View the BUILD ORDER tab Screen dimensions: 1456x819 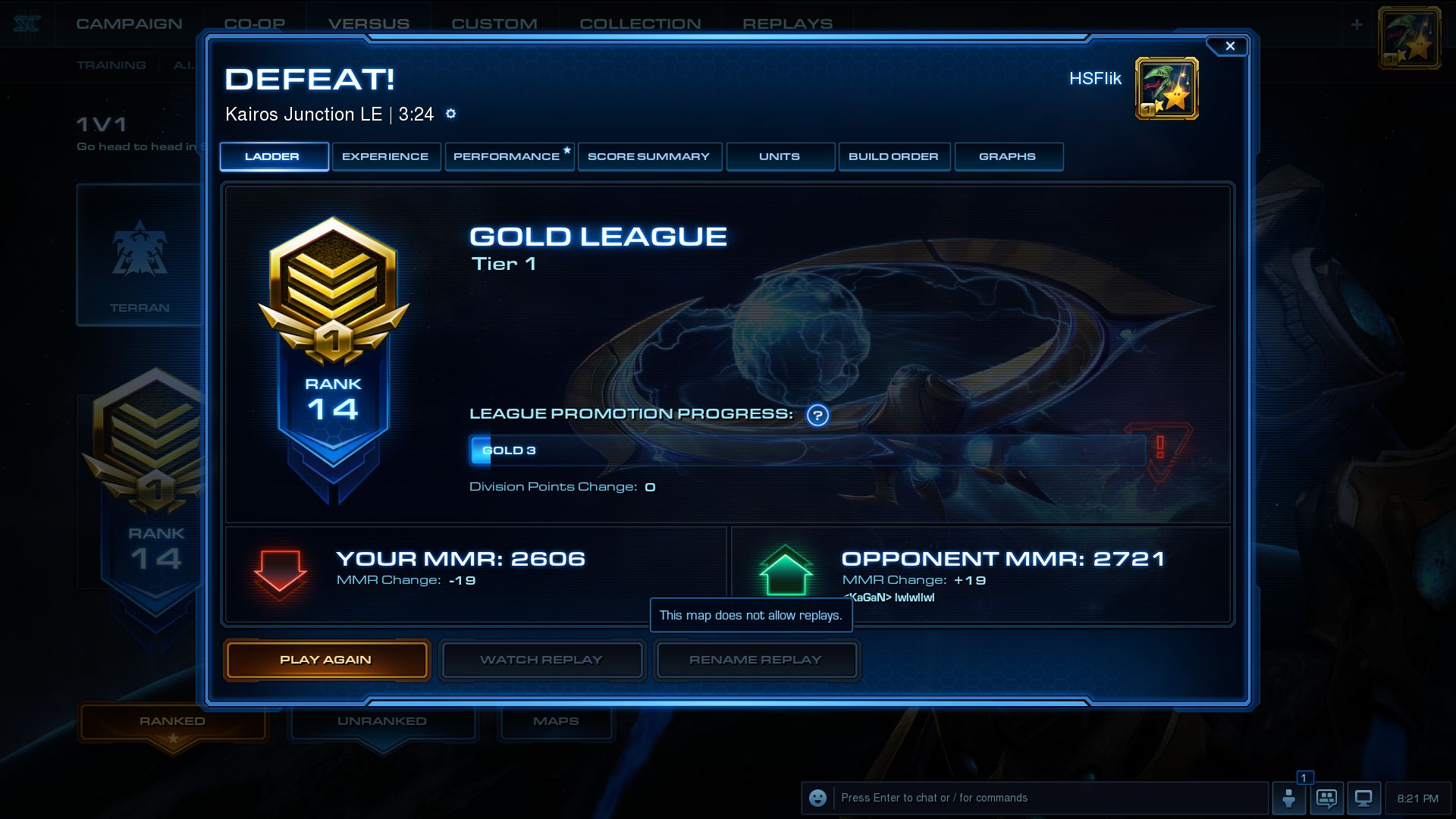click(x=894, y=156)
